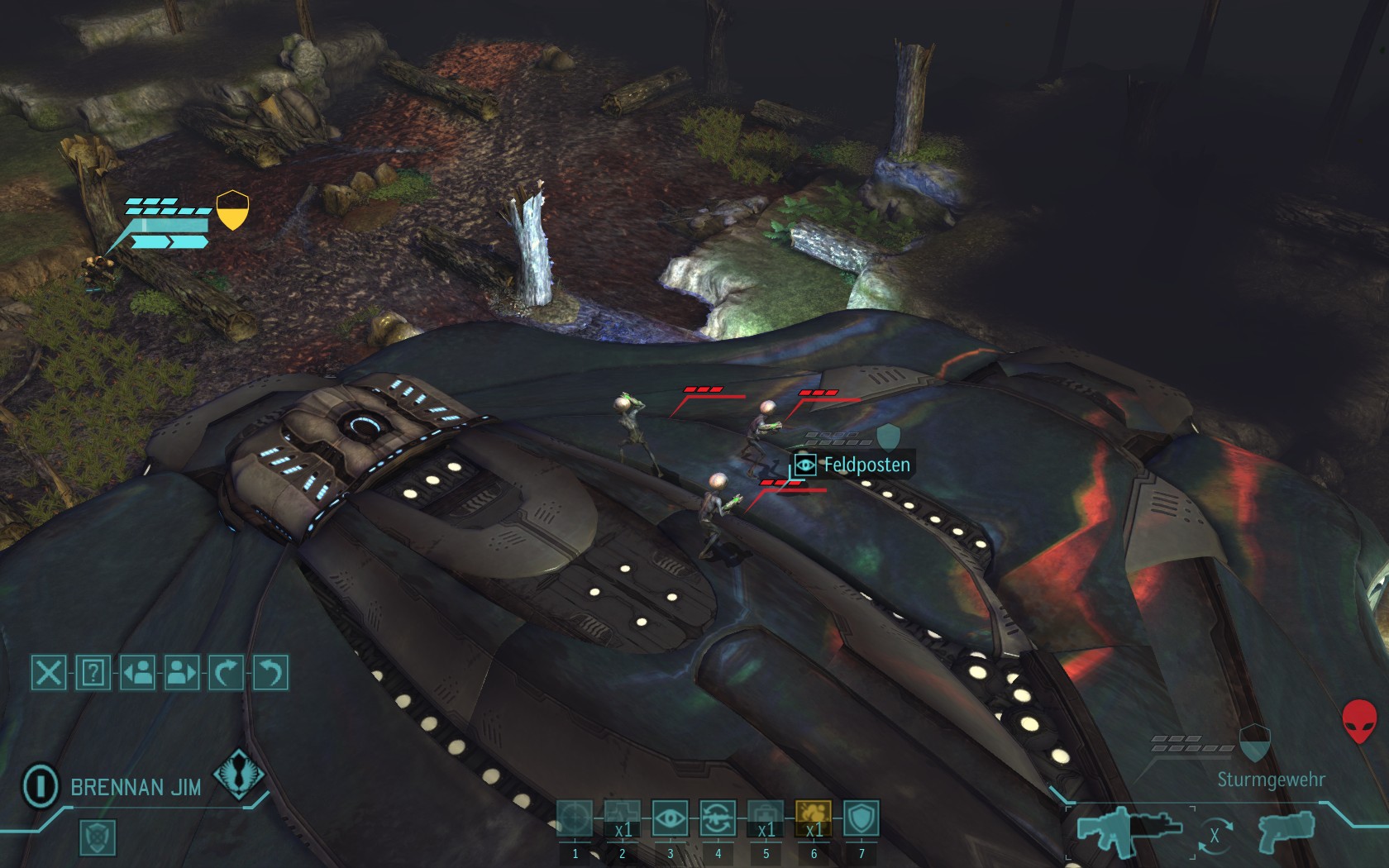
Task: Select the crosshair fire weapon ability
Action: [x=575, y=819]
